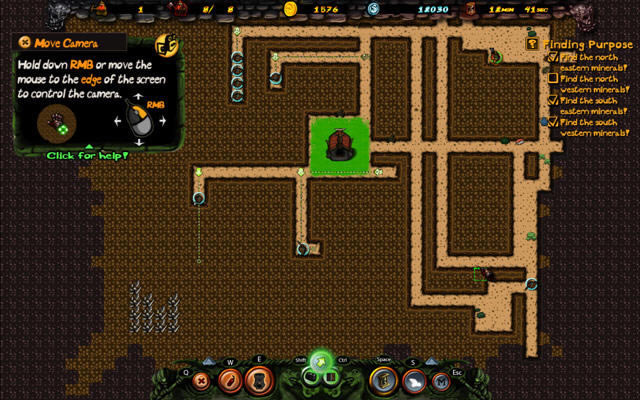640x400 pixels.
Task: Click the gold coin resource icon
Action: click(291, 9)
